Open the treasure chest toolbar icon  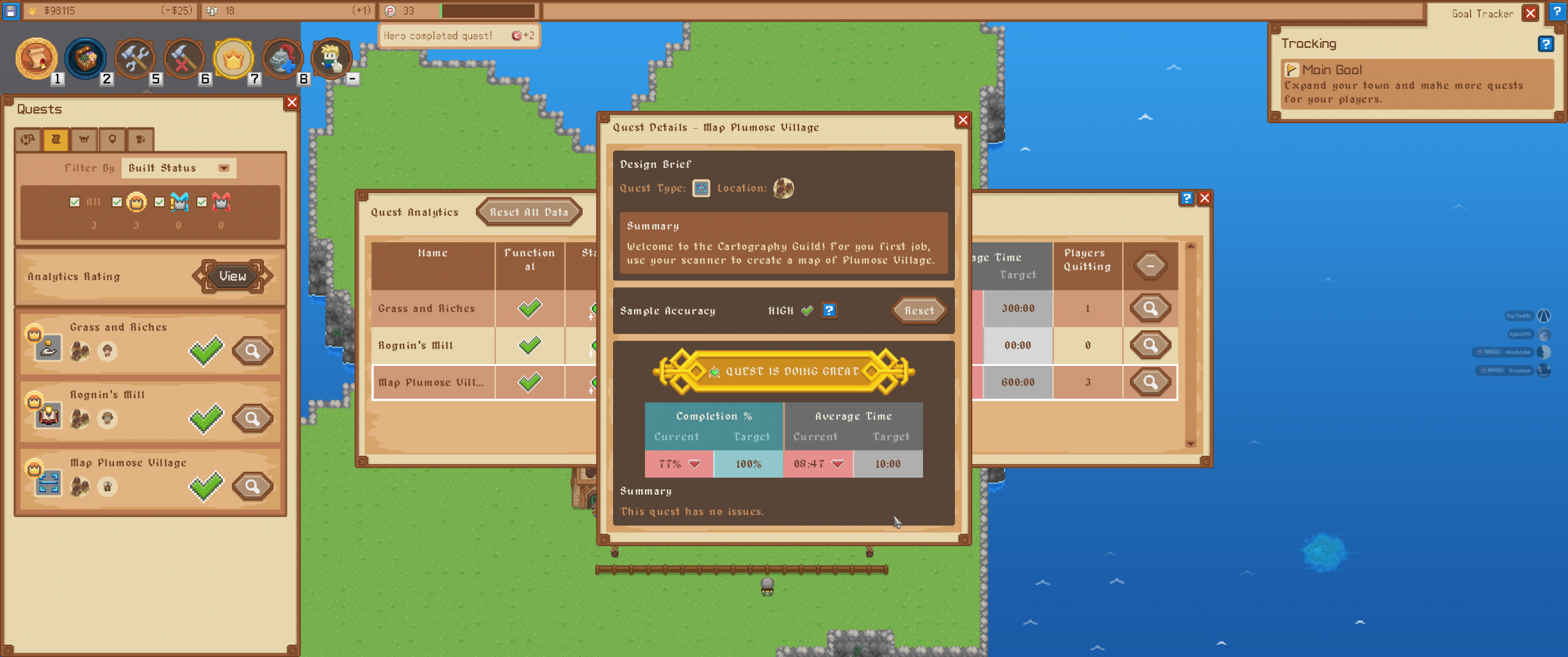click(x=85, y=59)
